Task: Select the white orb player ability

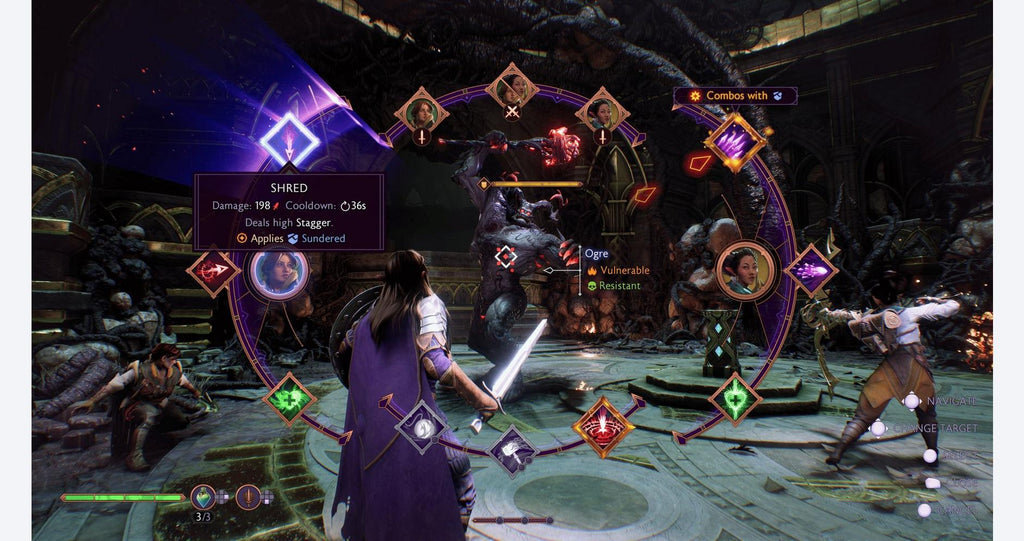Action: click(x=421, y=426)
